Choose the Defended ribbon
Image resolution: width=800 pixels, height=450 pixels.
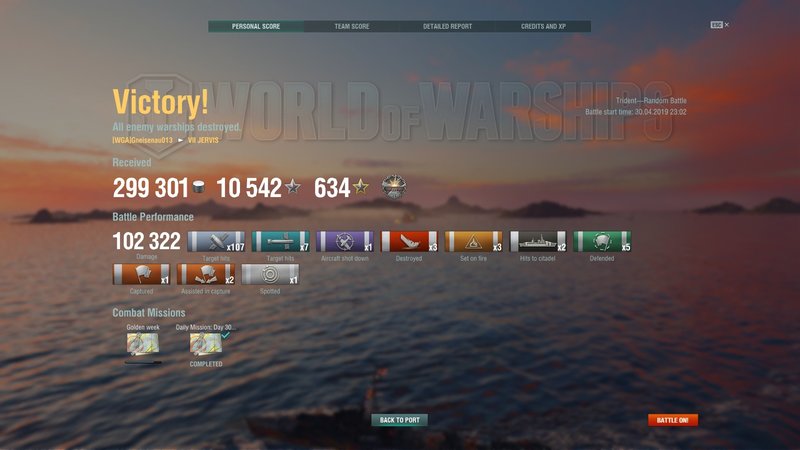602,241
